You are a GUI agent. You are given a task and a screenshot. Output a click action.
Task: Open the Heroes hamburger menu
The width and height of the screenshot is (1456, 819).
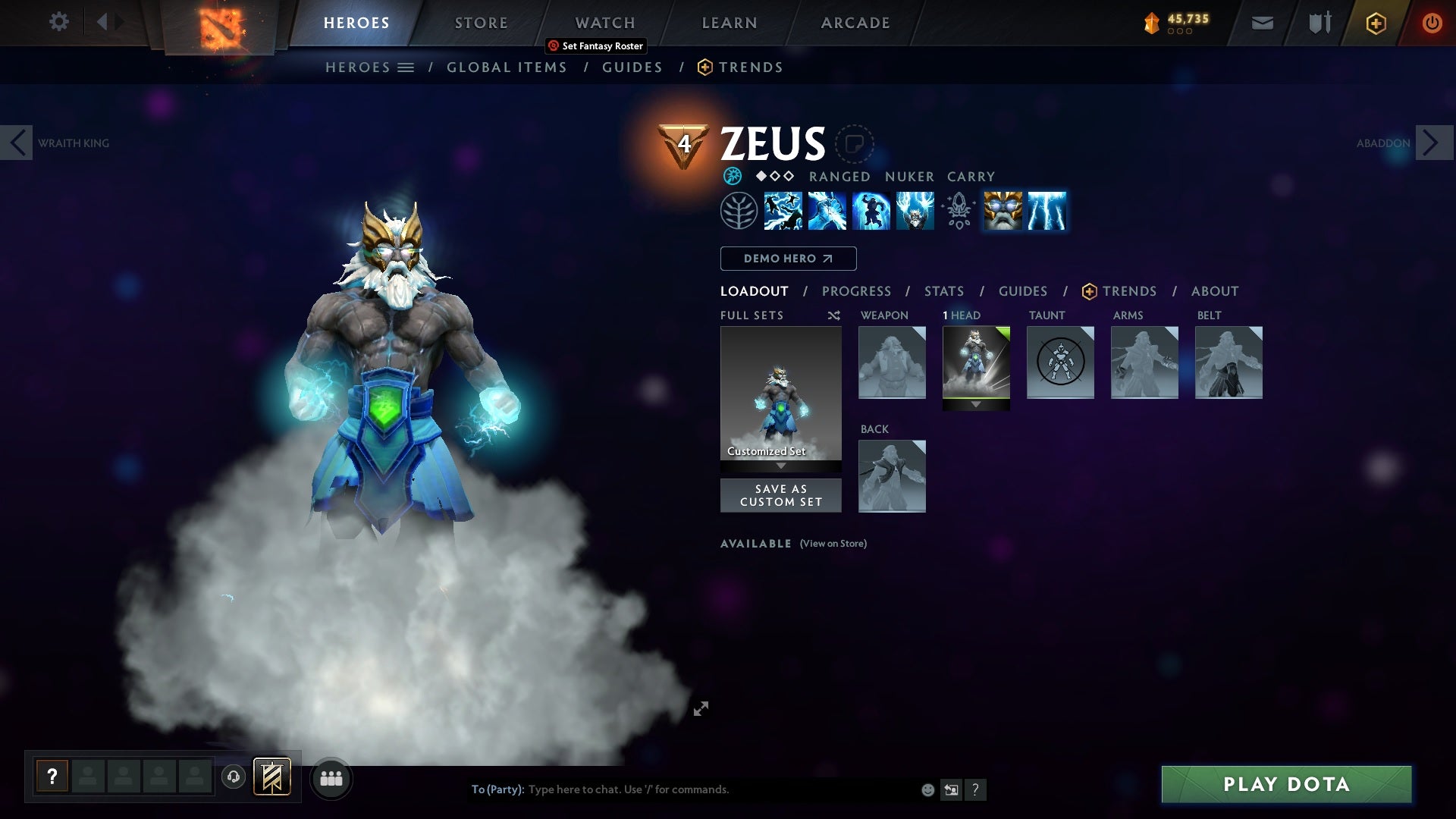(407, 67)
